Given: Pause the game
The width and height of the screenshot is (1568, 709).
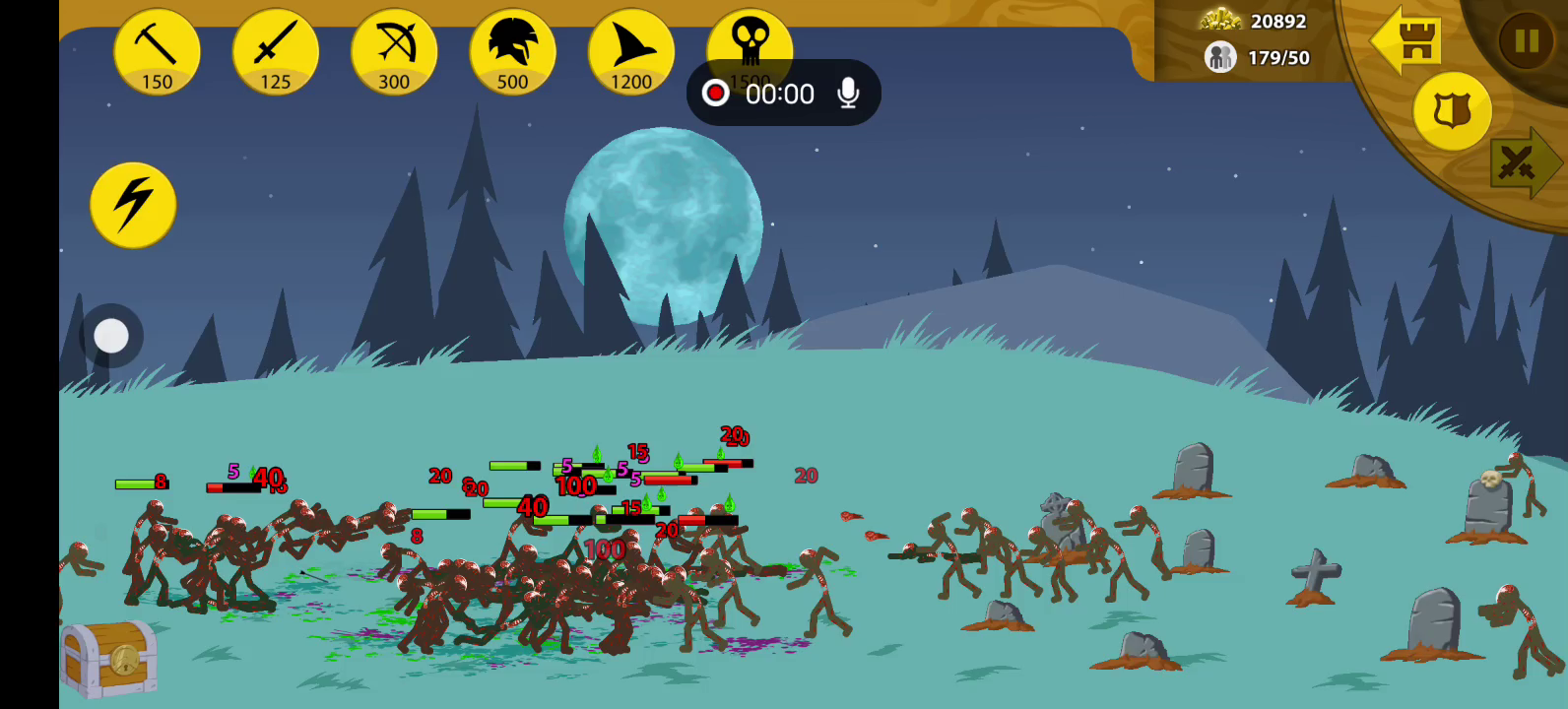Looking at the screenshot, I should click(x=1526, y=40).
